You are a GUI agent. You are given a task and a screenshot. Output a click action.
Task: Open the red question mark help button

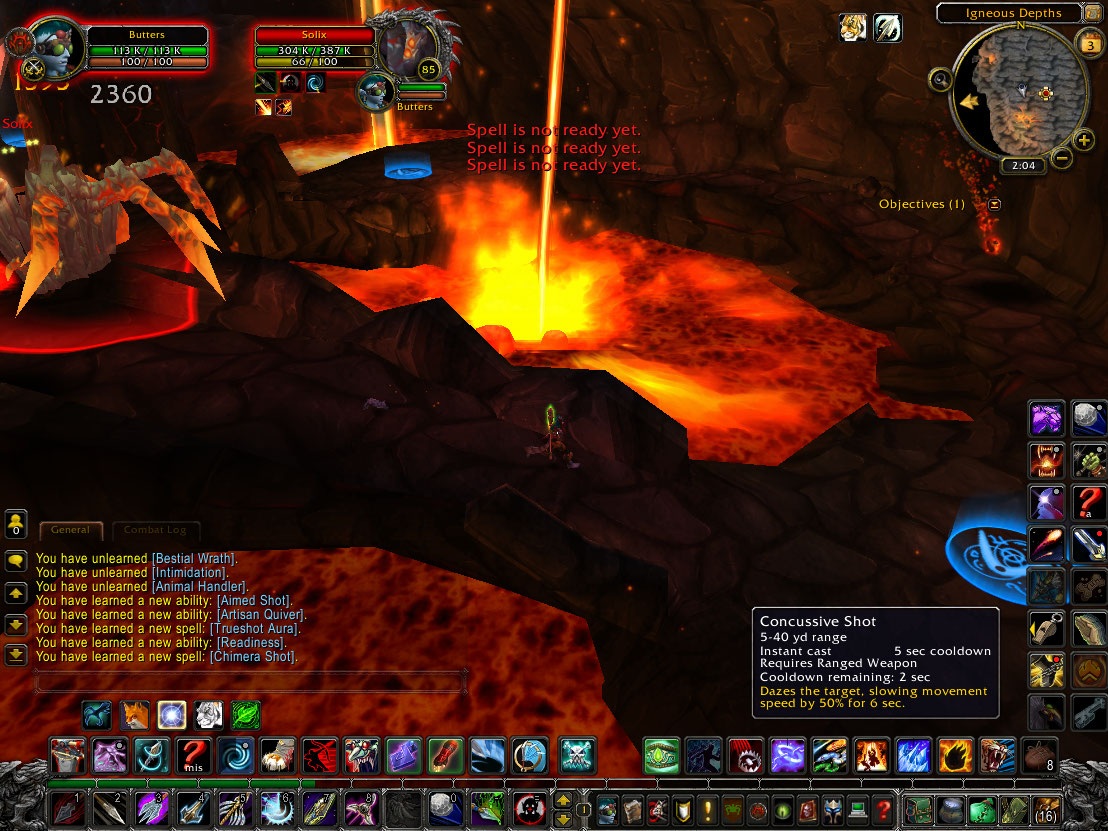(x=883, y=808)
